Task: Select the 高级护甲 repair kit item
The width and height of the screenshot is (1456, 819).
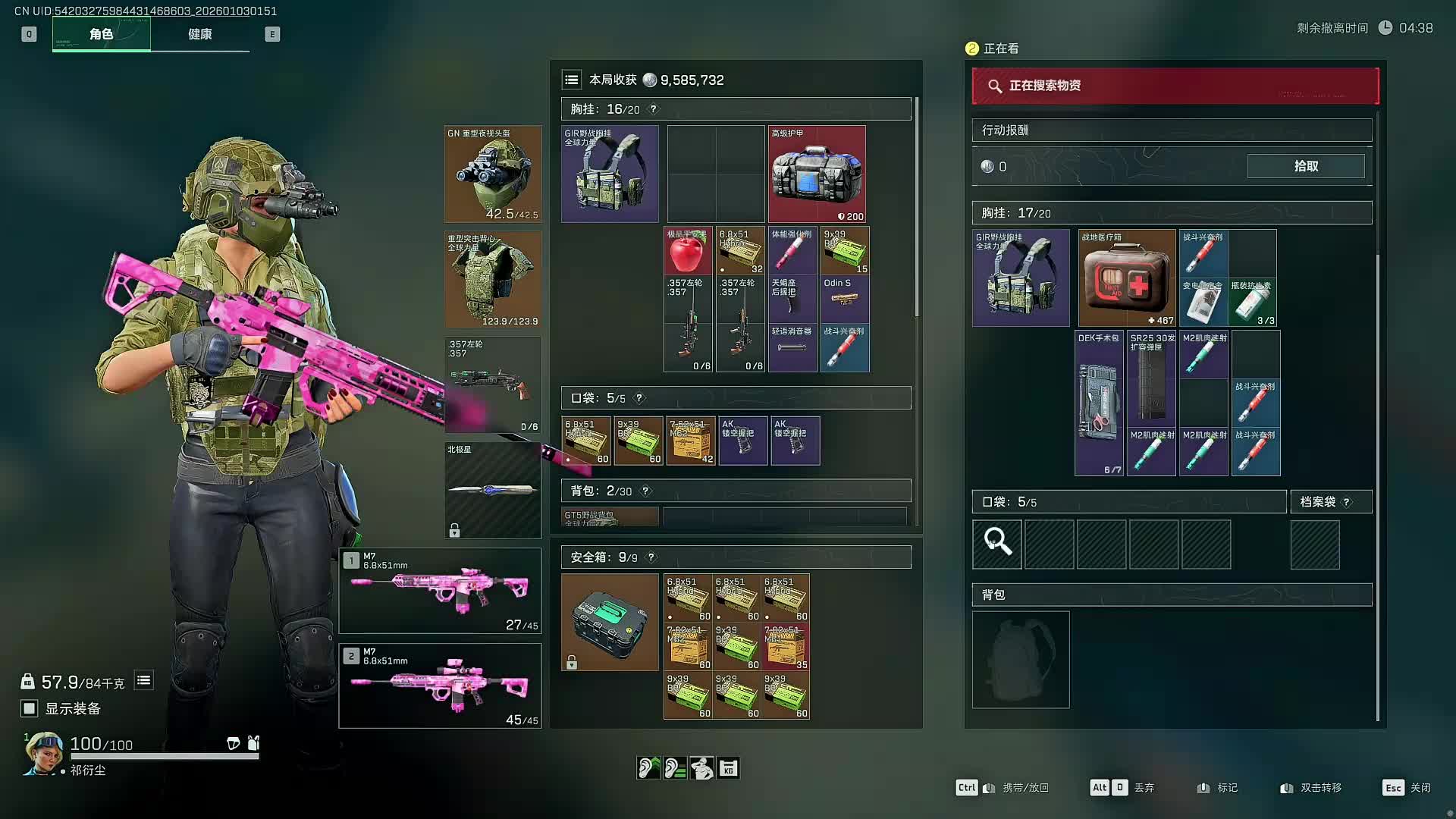Action: 816,174
